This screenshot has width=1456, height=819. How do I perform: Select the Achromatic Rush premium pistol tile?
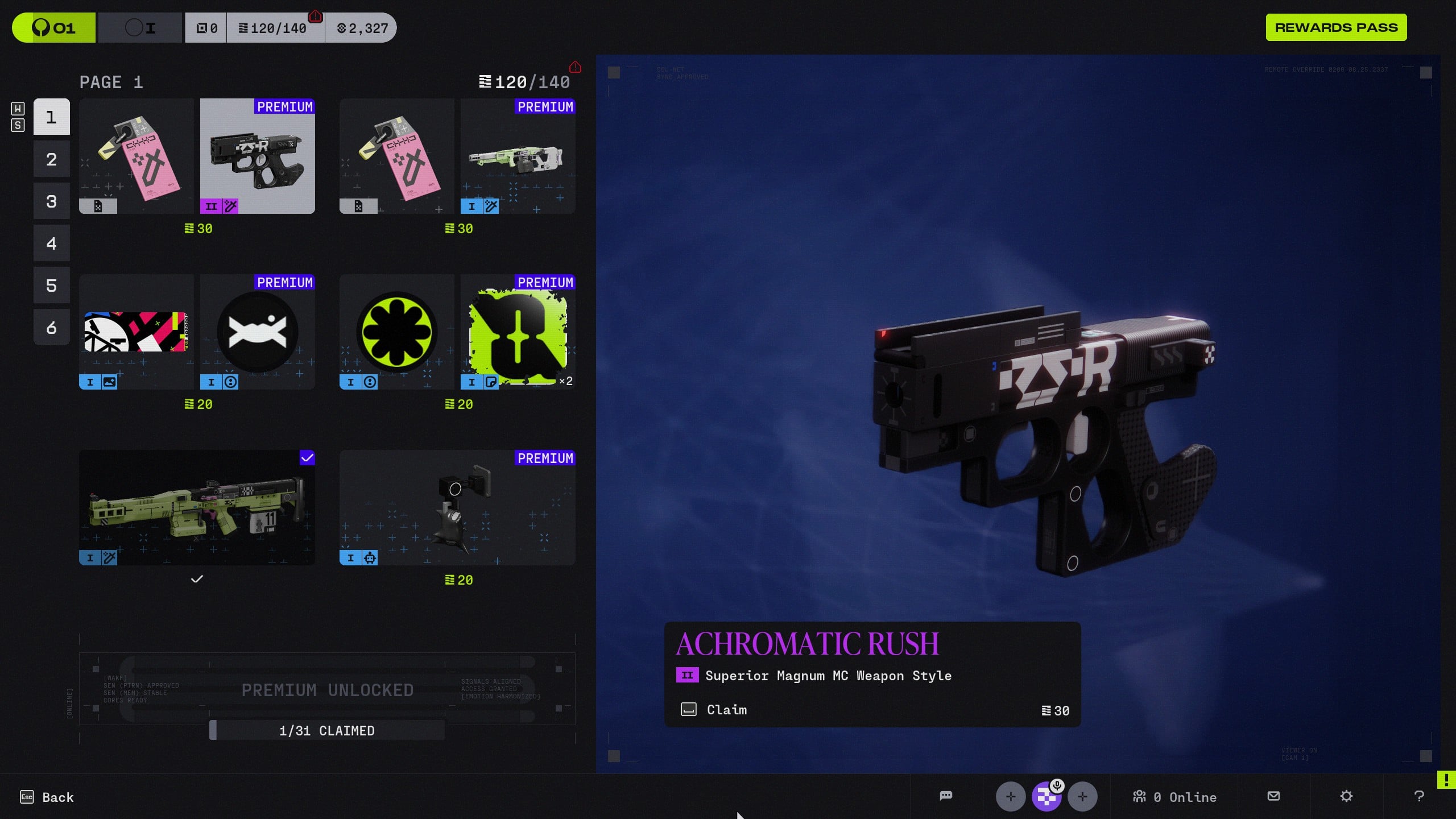pyautogui.click(x=257, y=156)
